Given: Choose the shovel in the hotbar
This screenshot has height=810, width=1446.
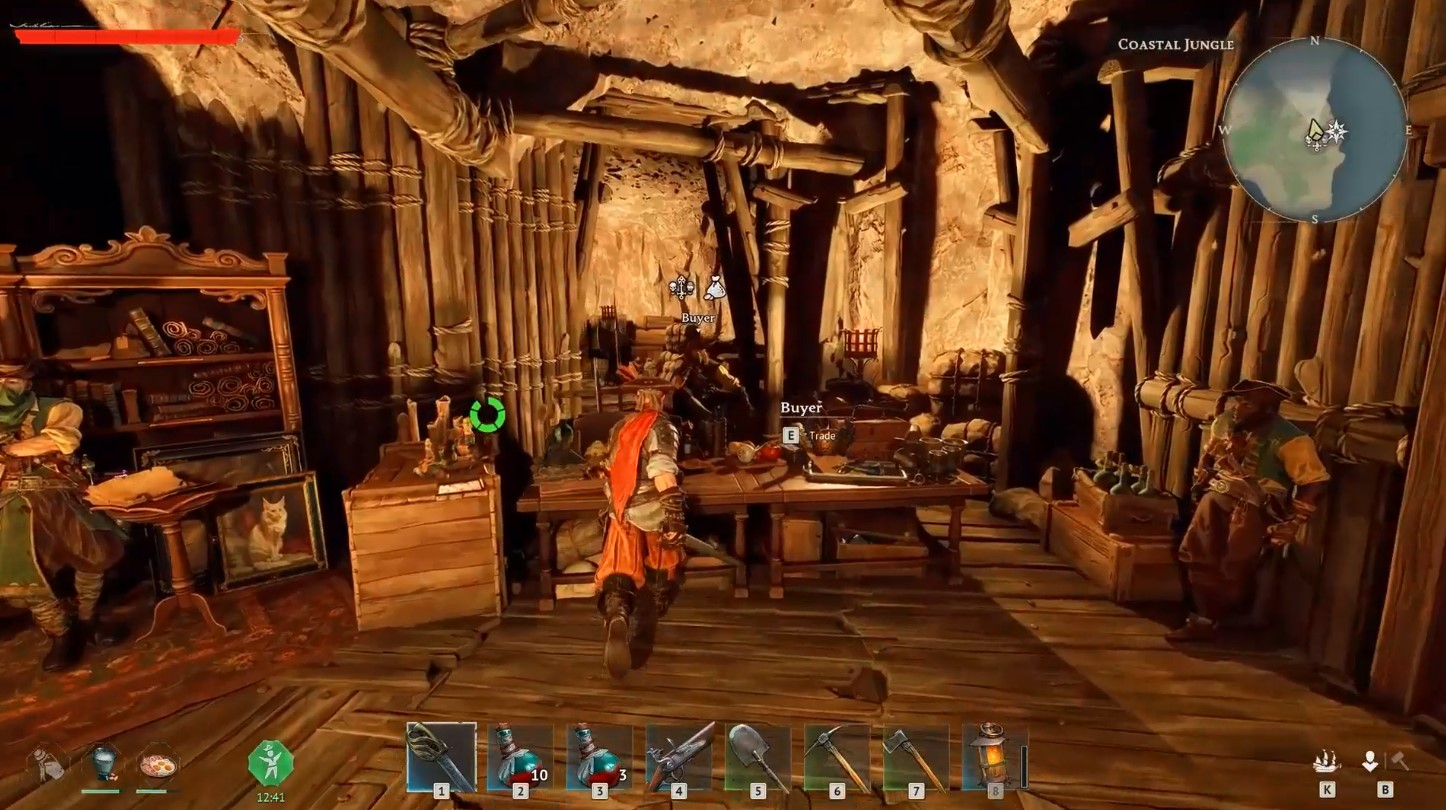Looking at the screenshot, I should coord(758,757).
